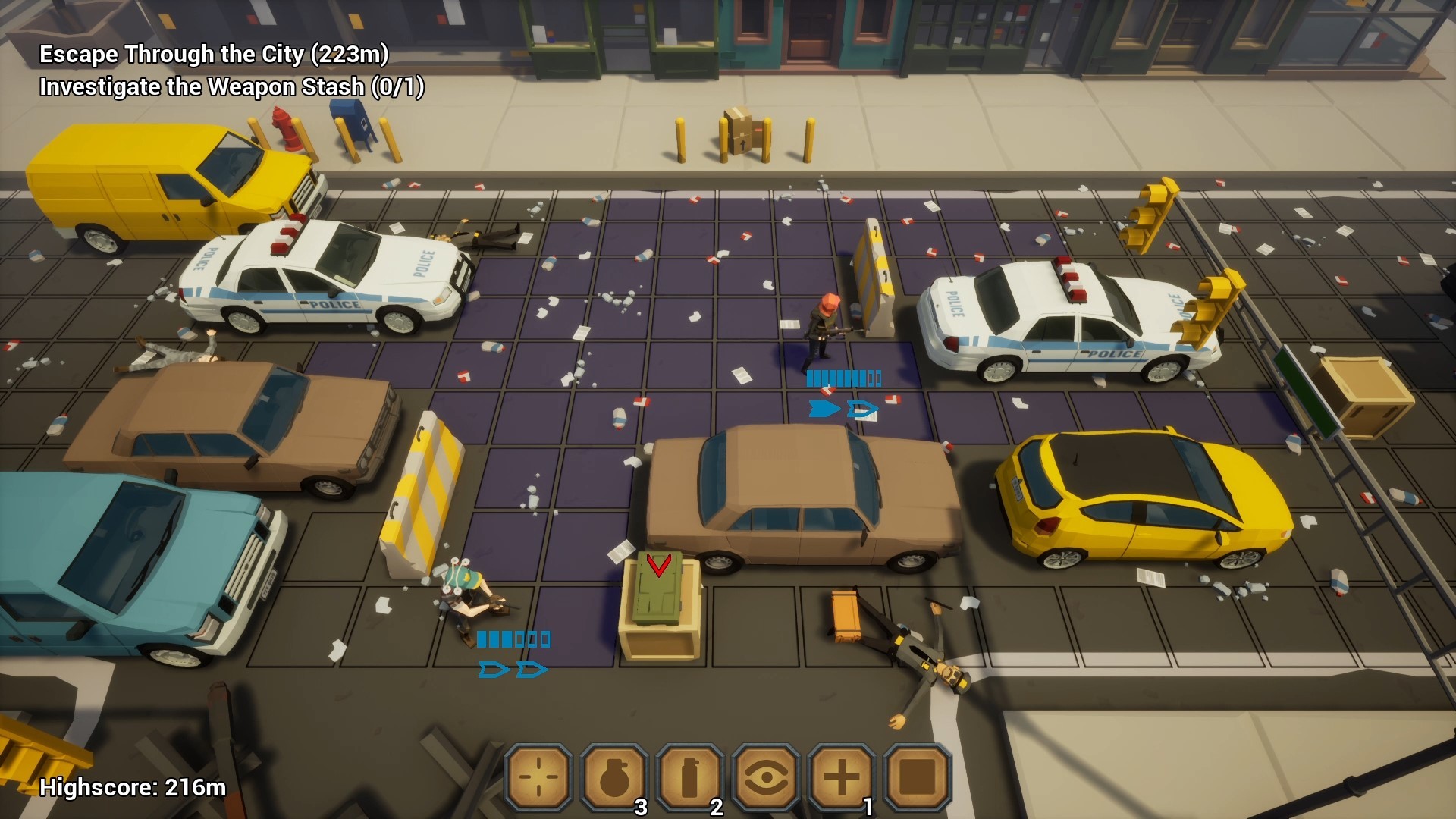Use the spray canister item

[x=690, y=777]
